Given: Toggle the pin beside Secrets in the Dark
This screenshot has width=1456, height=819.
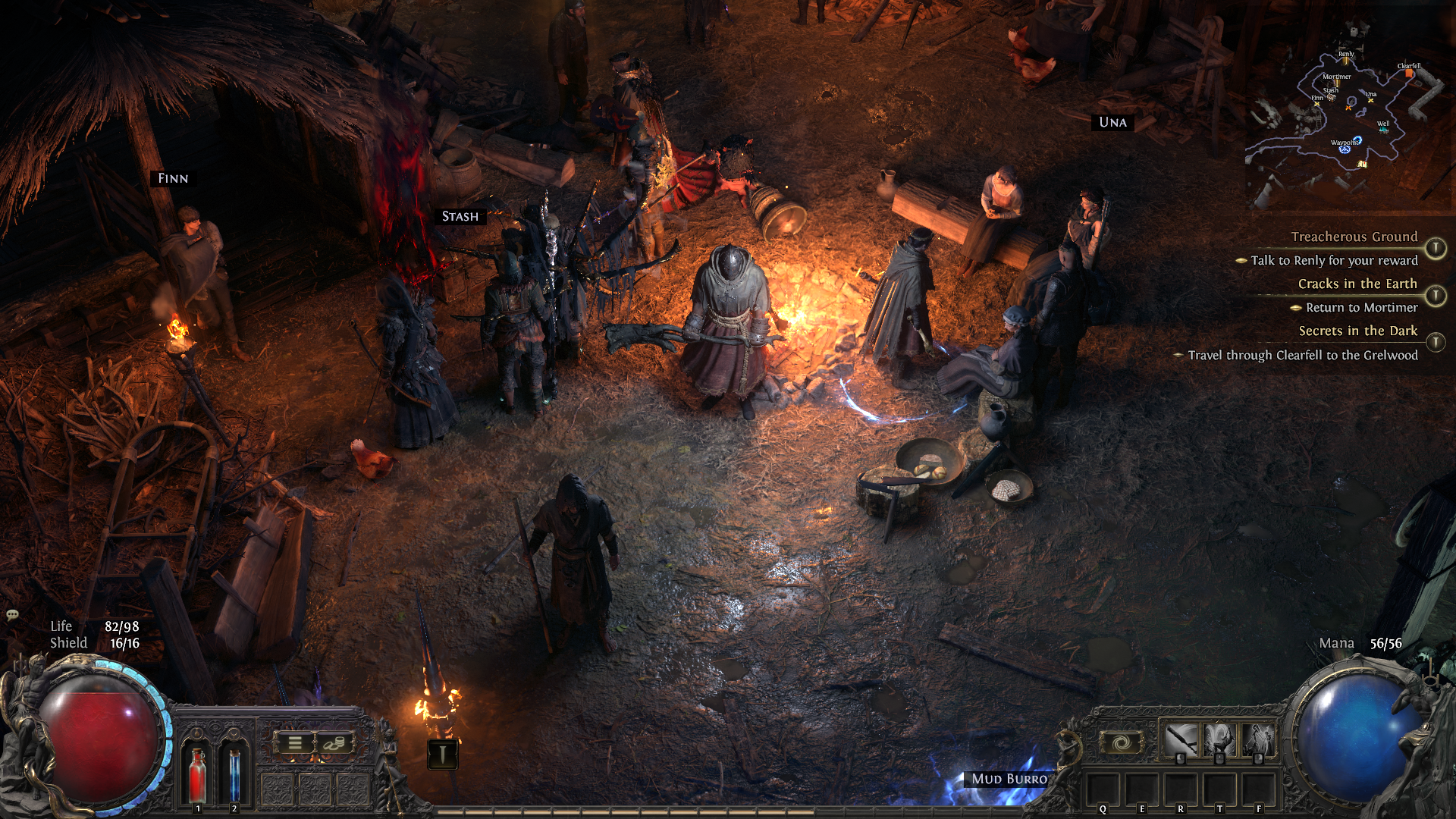Looking at the screenshot, I should coord(1435,343).
